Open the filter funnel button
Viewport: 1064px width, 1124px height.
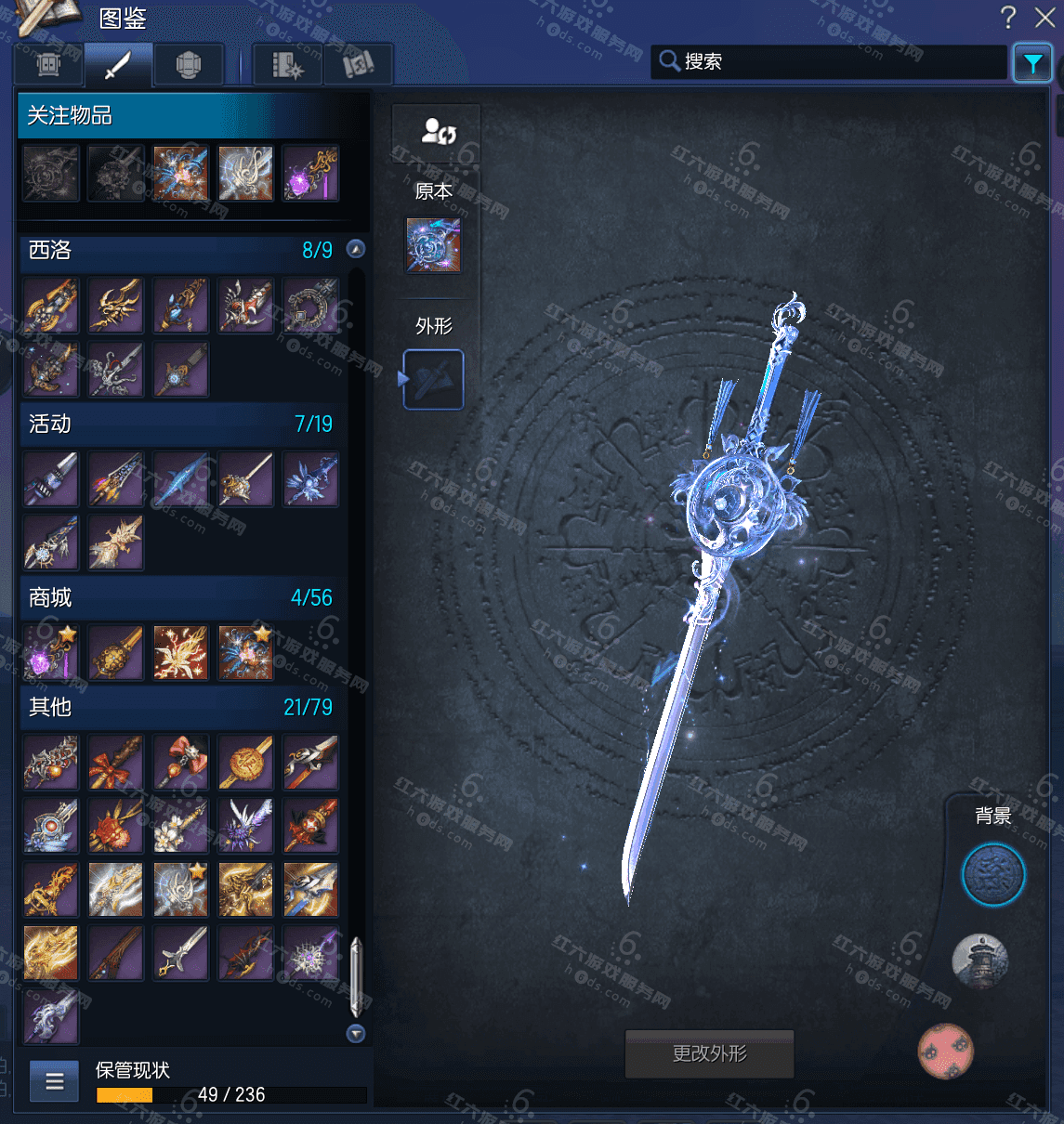pyautogui.click(x=1032, y=63)
